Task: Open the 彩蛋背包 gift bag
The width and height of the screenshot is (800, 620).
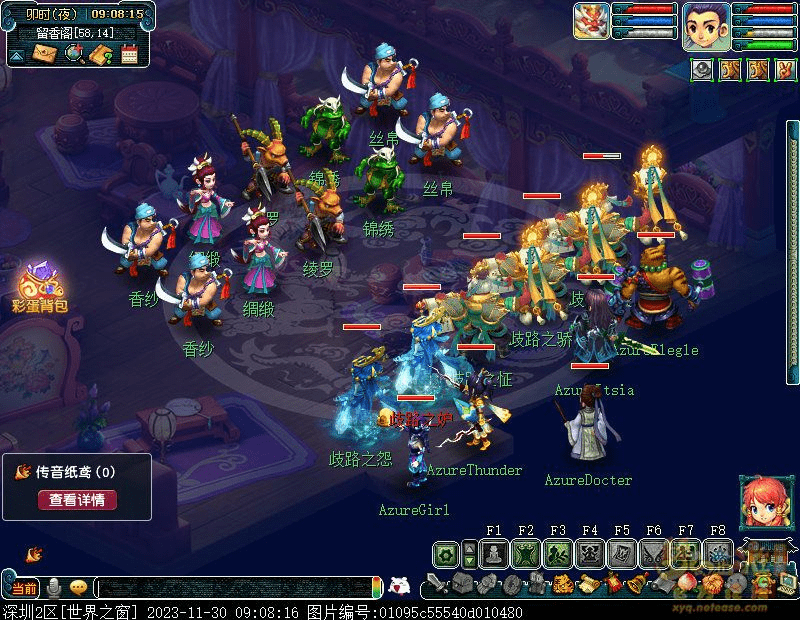Action: (40, 286)
